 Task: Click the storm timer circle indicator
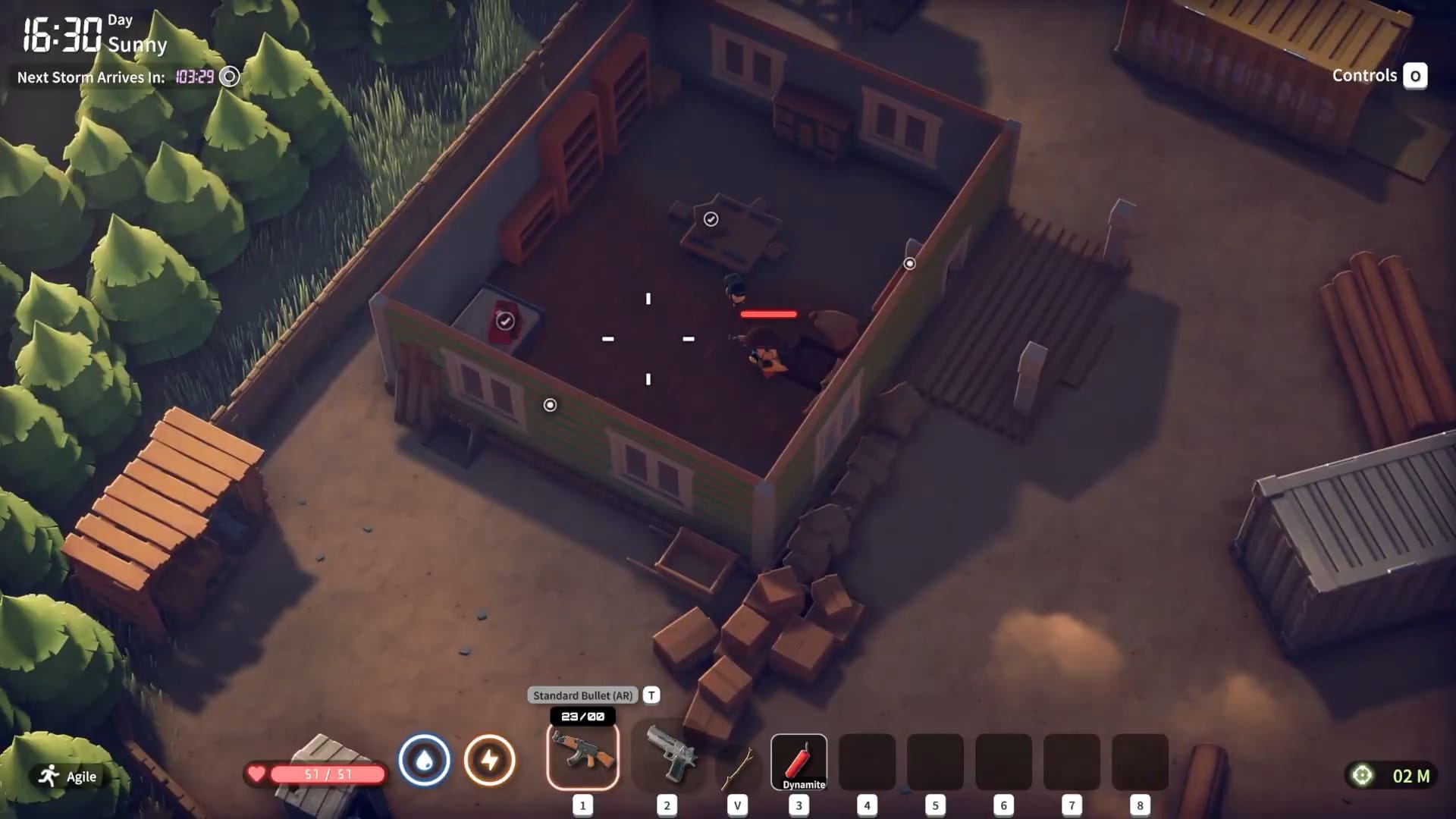pyautogui.click(x=228, y=77)
